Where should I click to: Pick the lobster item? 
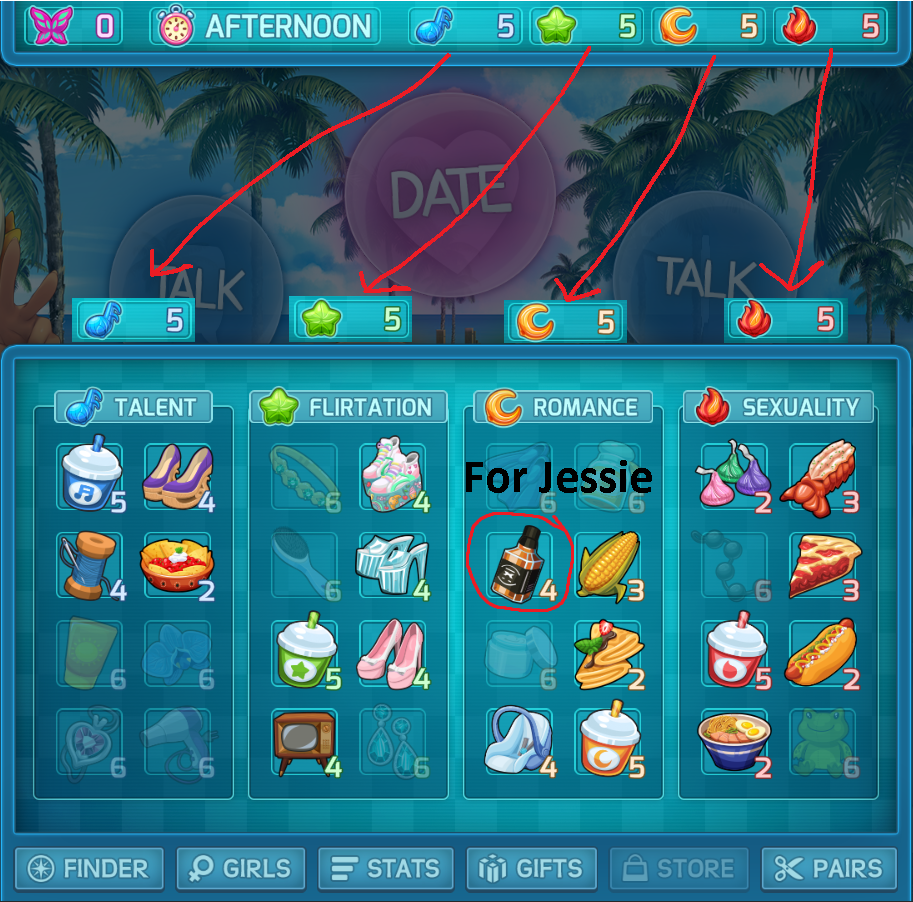pos(822,477)
